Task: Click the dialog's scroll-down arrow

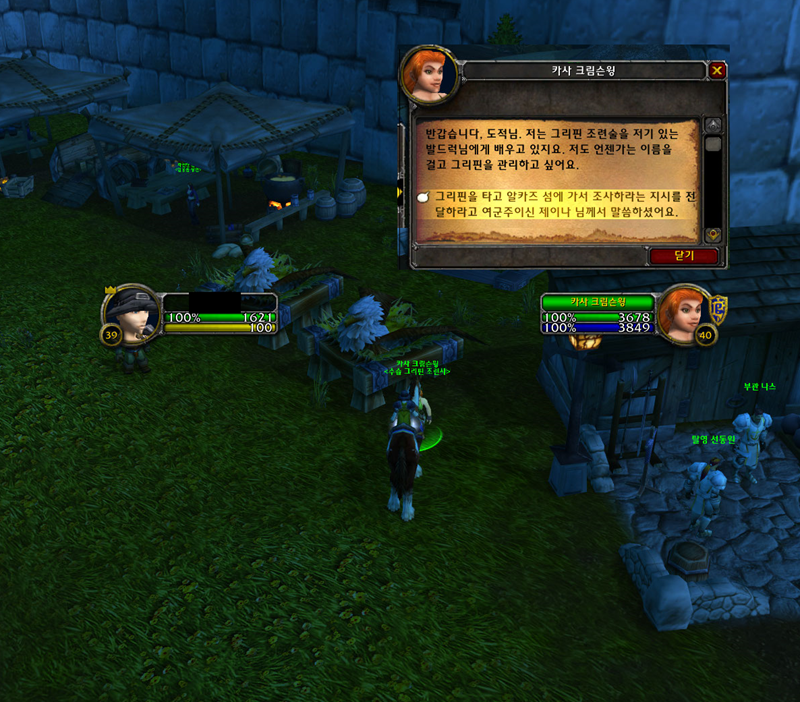Action: 713,234
